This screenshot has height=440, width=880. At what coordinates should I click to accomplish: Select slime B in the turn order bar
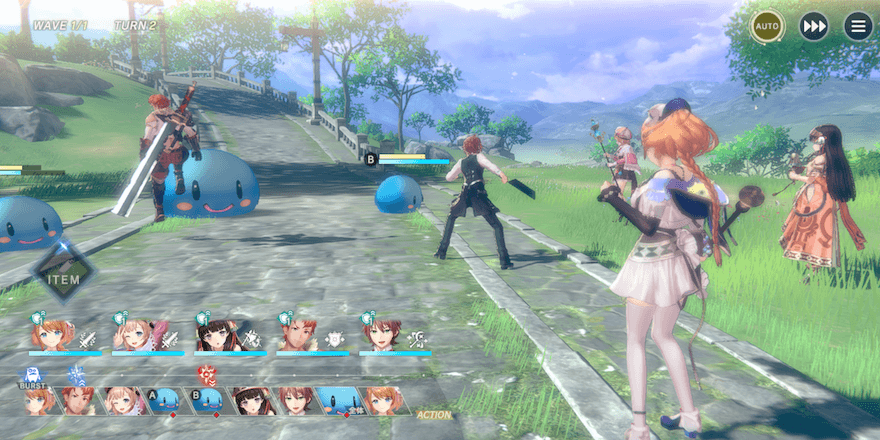(x=209, y=400)
